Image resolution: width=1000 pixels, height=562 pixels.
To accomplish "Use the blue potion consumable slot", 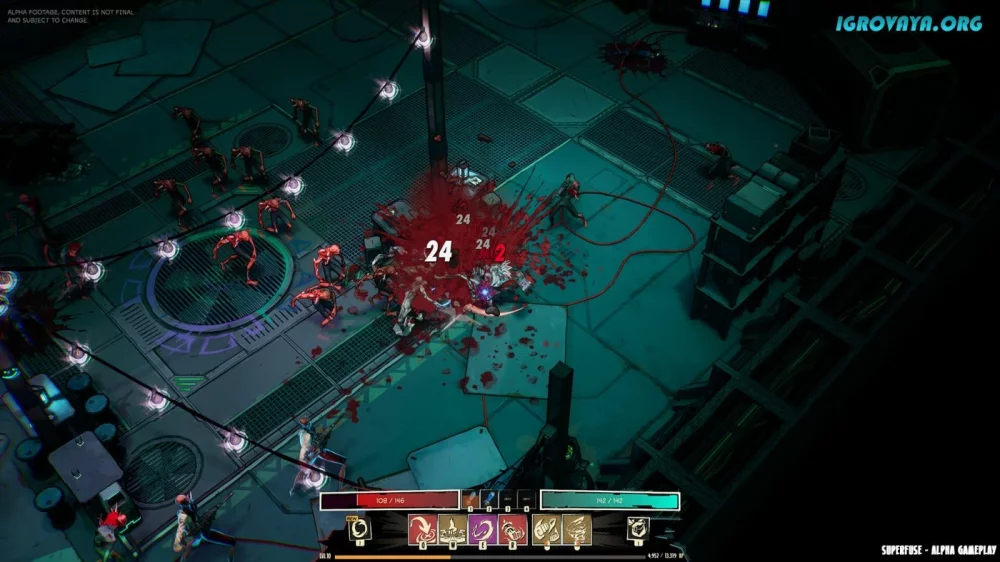I will pyautogui.click(x=489, y=499).
